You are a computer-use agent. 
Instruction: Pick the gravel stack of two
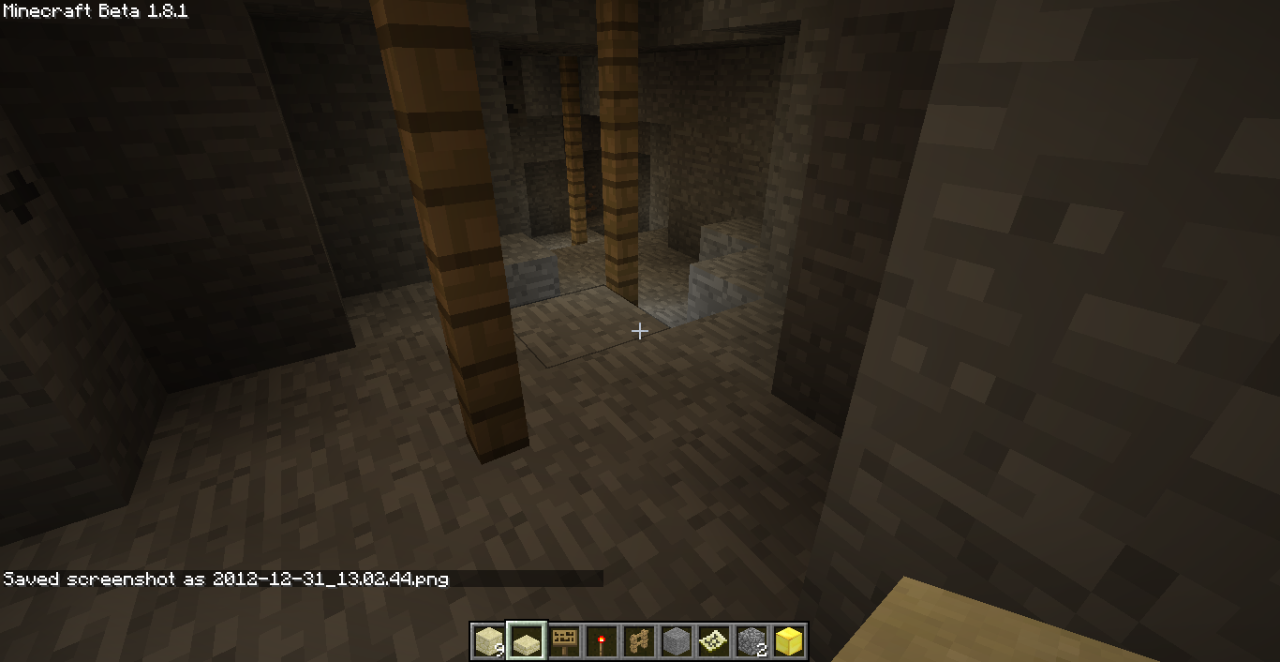(752, 641)
